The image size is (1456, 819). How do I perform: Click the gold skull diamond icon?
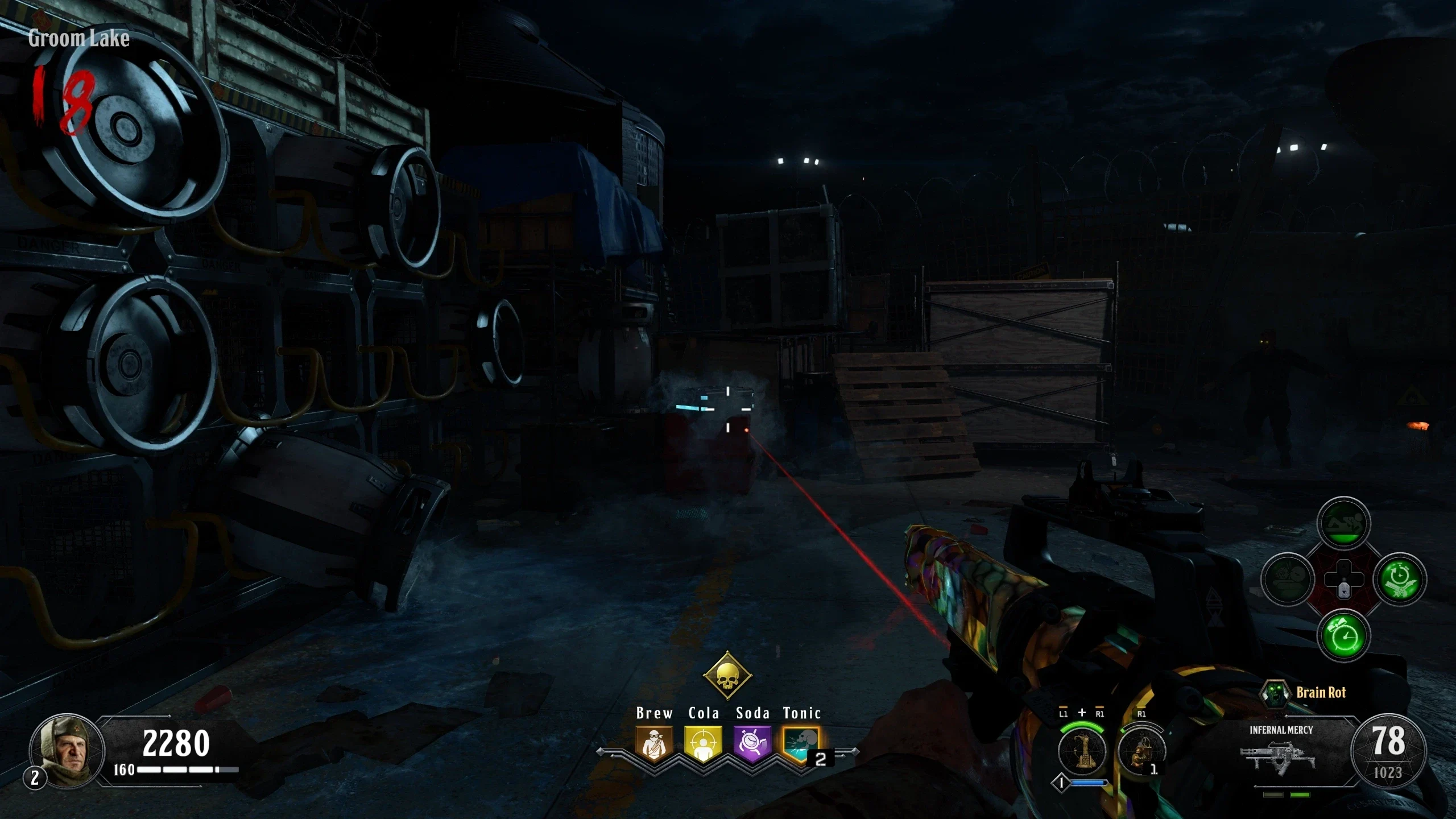(x=727, y=676)
